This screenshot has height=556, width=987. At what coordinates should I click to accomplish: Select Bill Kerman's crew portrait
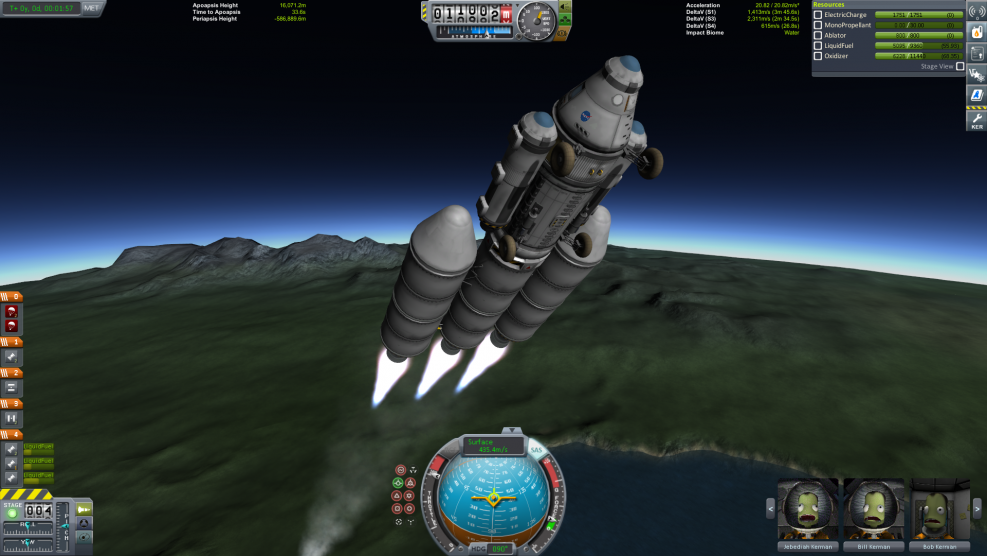click(x=872, y=511)
